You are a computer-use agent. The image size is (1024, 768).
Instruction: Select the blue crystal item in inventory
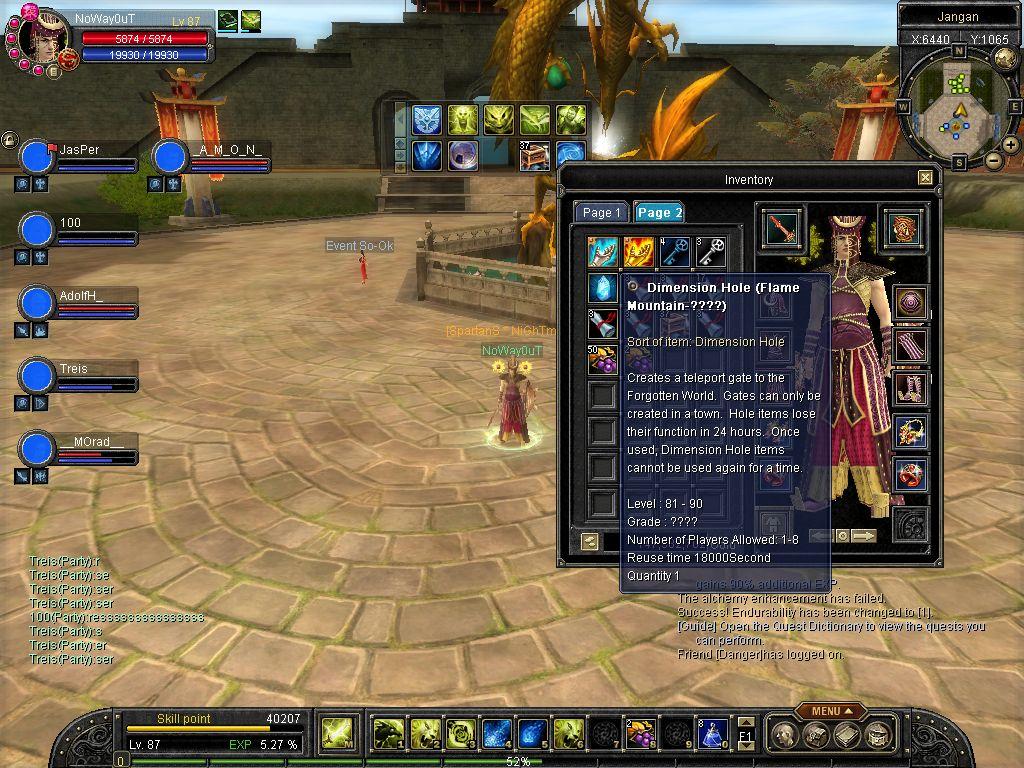point(603,288)
